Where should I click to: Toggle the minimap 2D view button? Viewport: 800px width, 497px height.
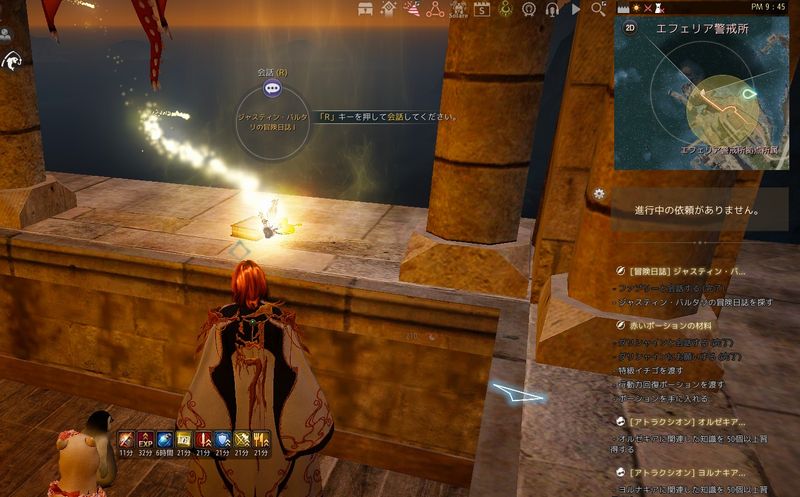click(630, 28)
